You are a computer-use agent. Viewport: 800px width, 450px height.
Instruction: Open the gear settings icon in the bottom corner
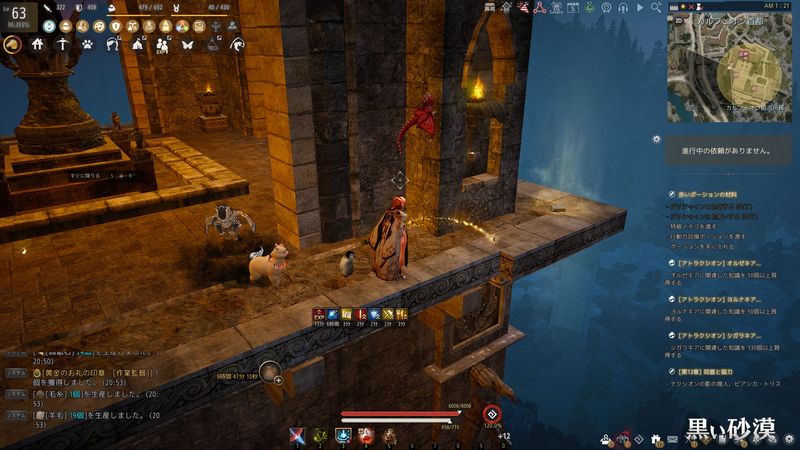click(x=790, y=438)
